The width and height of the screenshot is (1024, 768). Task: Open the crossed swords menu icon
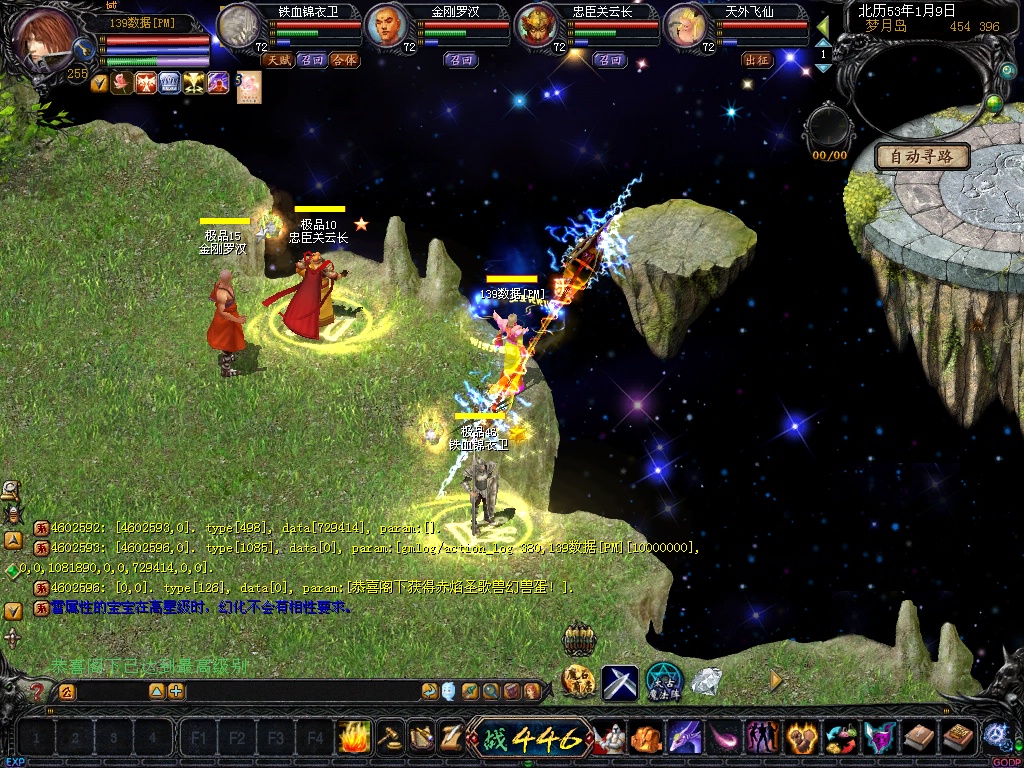[619, 682]
